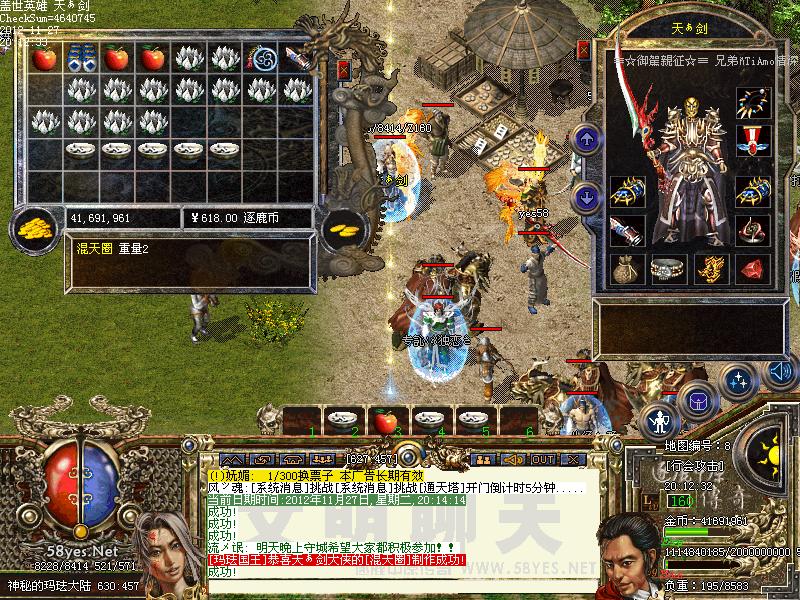Go to next character panel page
Screen dimensions: 800x600
(x=588, y=197)
